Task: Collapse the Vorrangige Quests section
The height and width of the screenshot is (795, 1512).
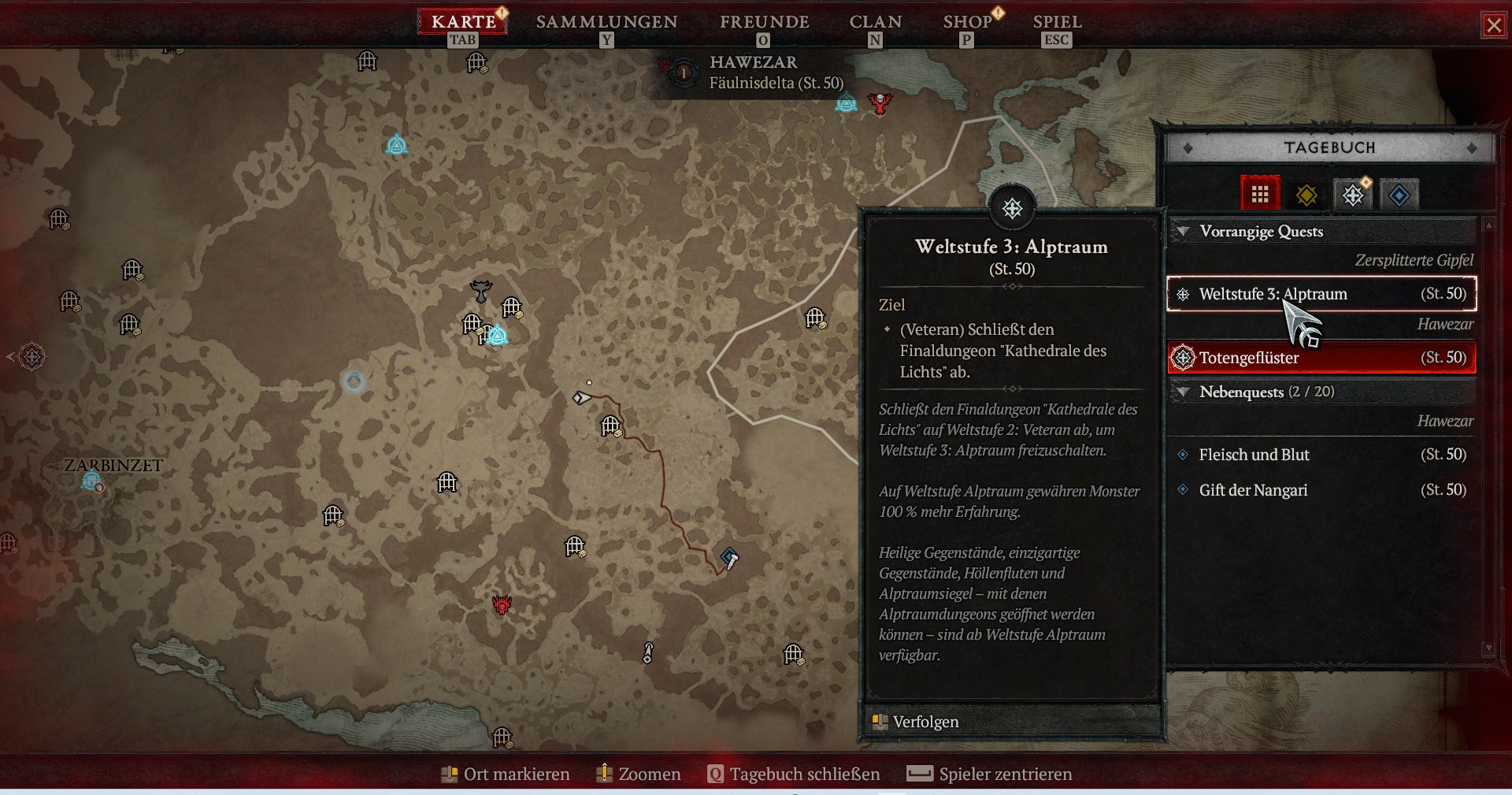Action: pos(1182,232)
